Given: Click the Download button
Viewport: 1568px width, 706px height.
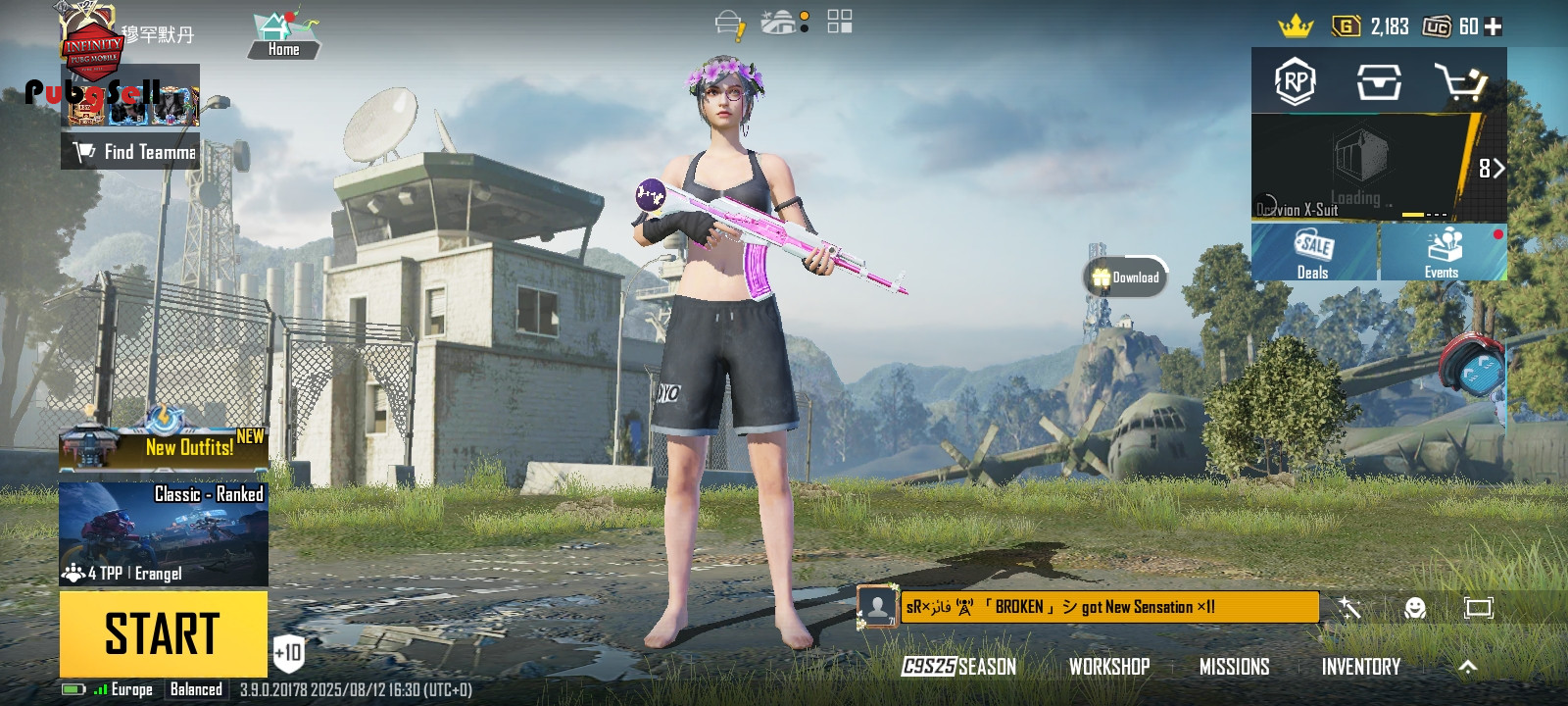Looking at the screenshot, I should point(1126,277).
